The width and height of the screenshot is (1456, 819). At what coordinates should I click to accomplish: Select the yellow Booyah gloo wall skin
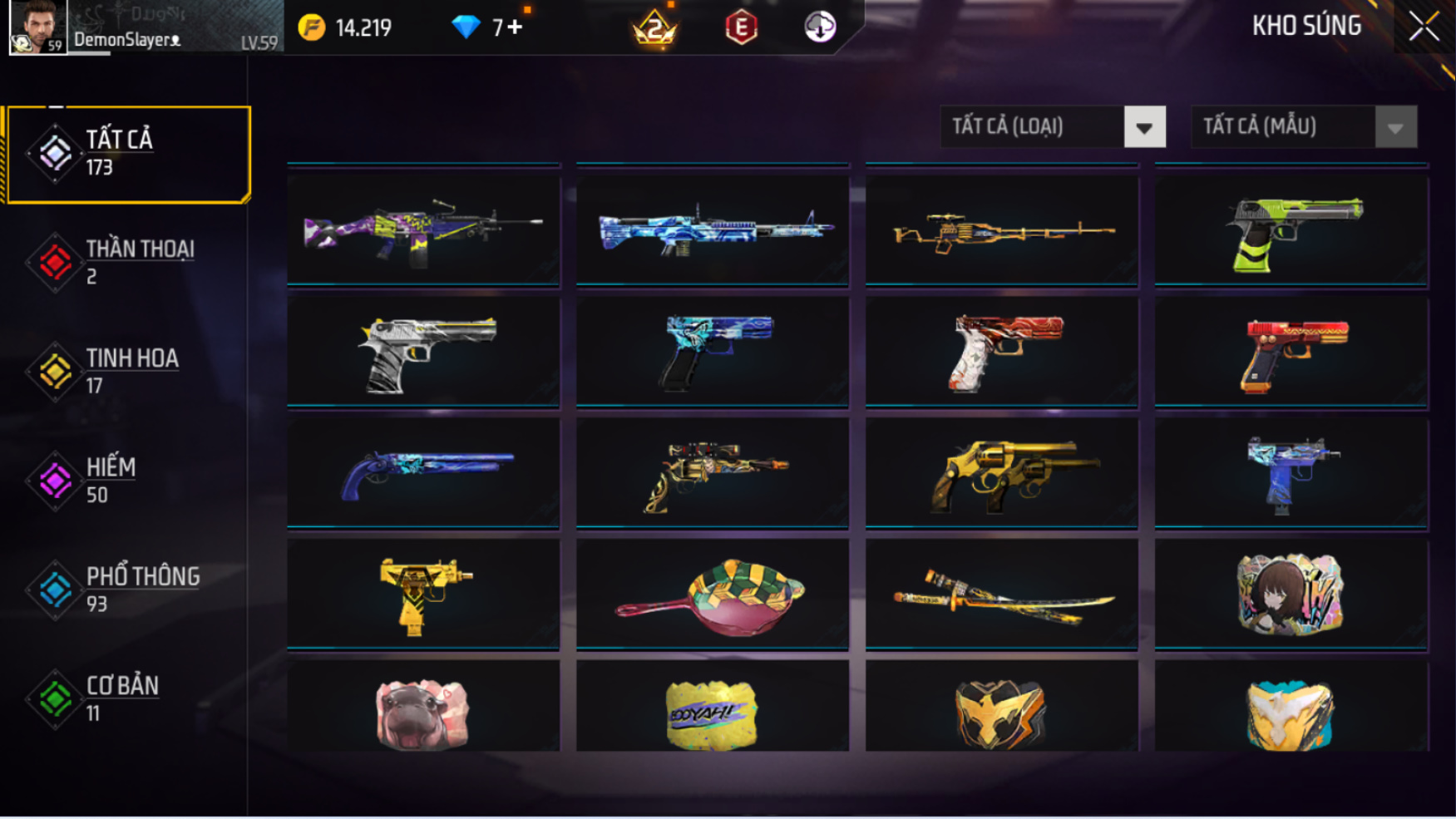712,712
